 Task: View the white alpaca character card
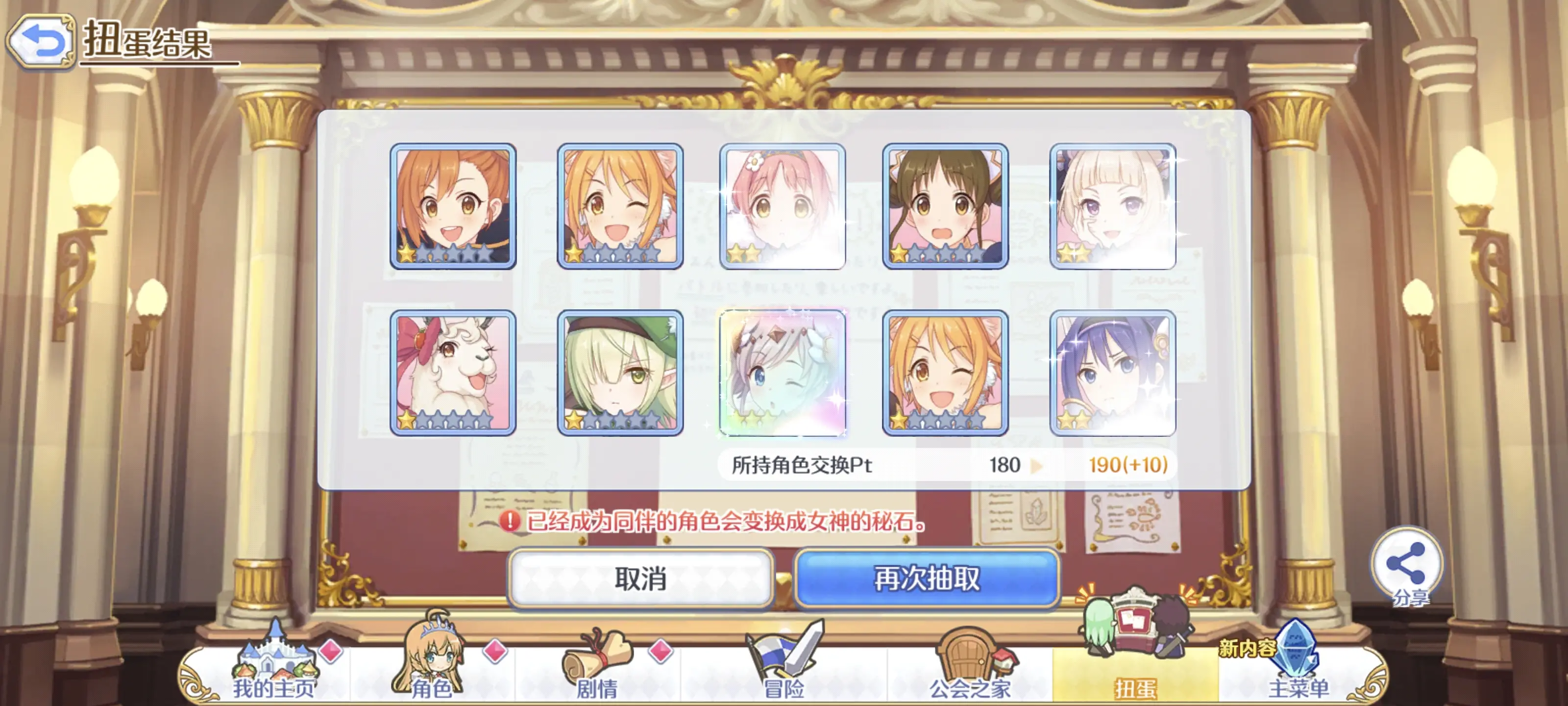453,373
